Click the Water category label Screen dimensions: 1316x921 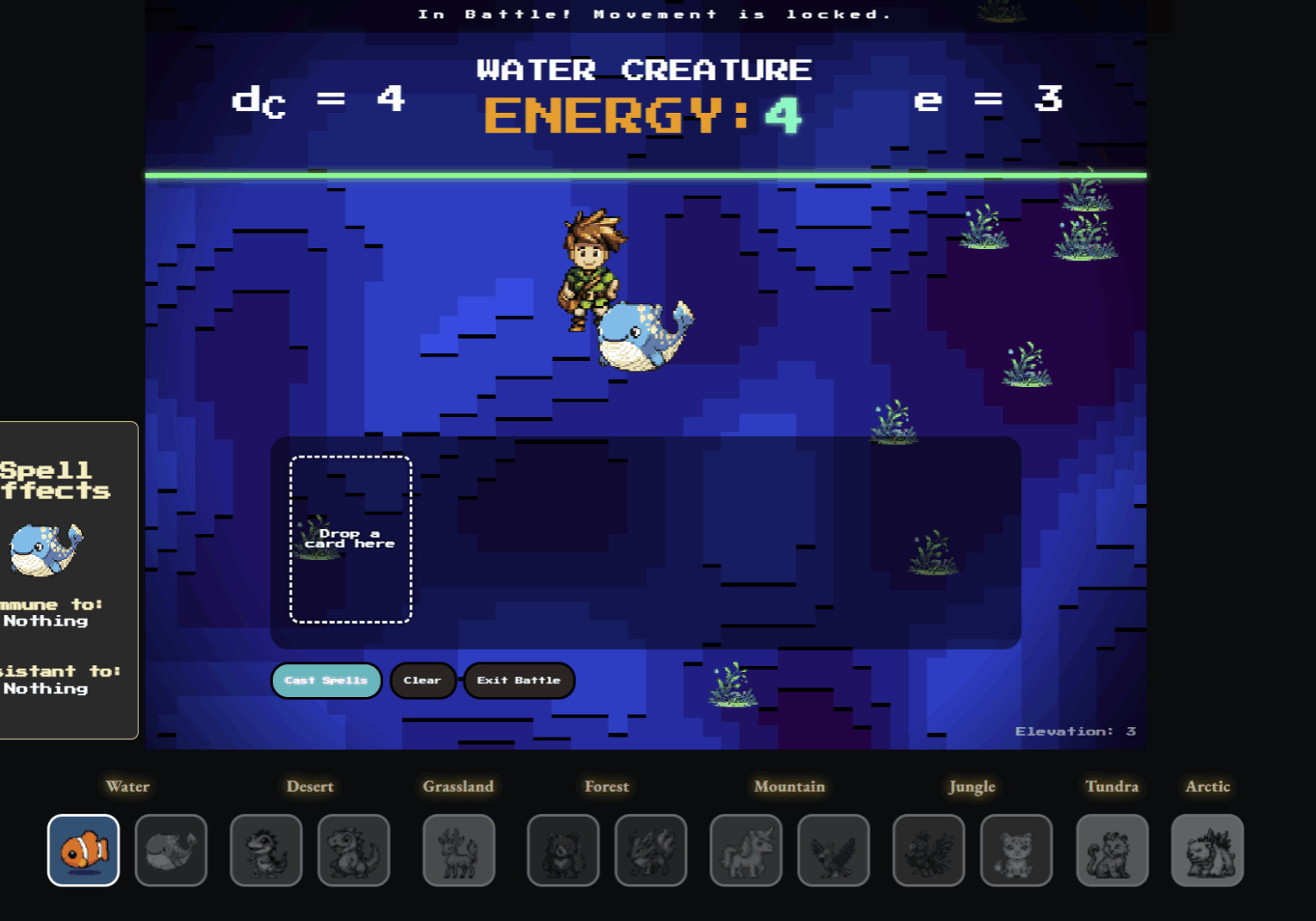pyautogui.click(x=127, y=787)
